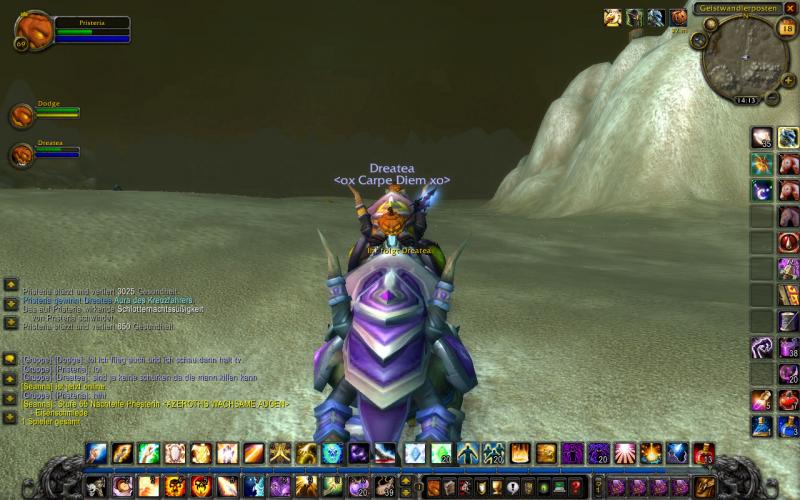Close the Geistwandlerposten zone bar

coord(790,8)
